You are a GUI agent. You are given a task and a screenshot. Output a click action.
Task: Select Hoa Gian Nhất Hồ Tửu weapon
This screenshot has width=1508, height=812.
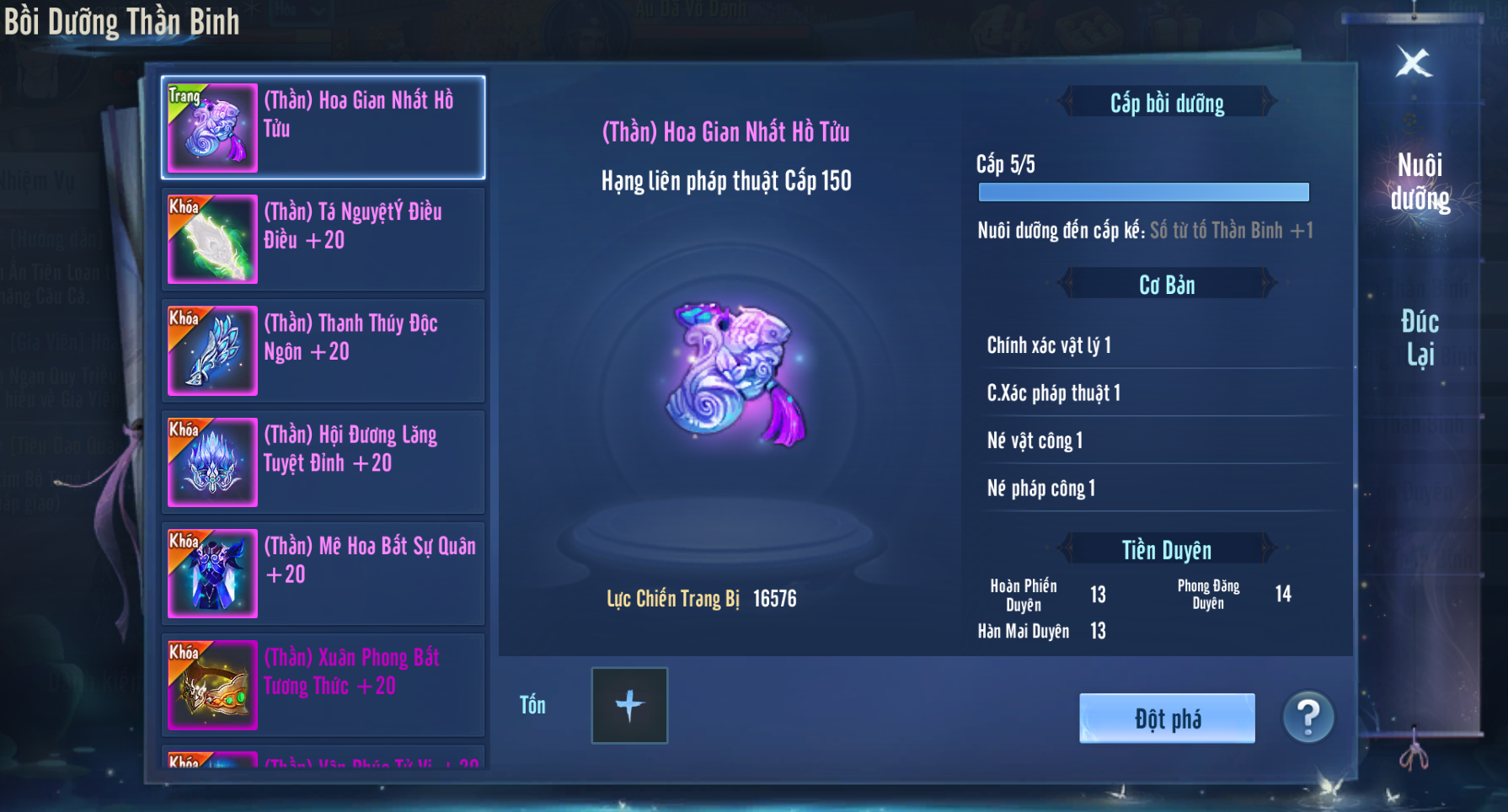324,128
